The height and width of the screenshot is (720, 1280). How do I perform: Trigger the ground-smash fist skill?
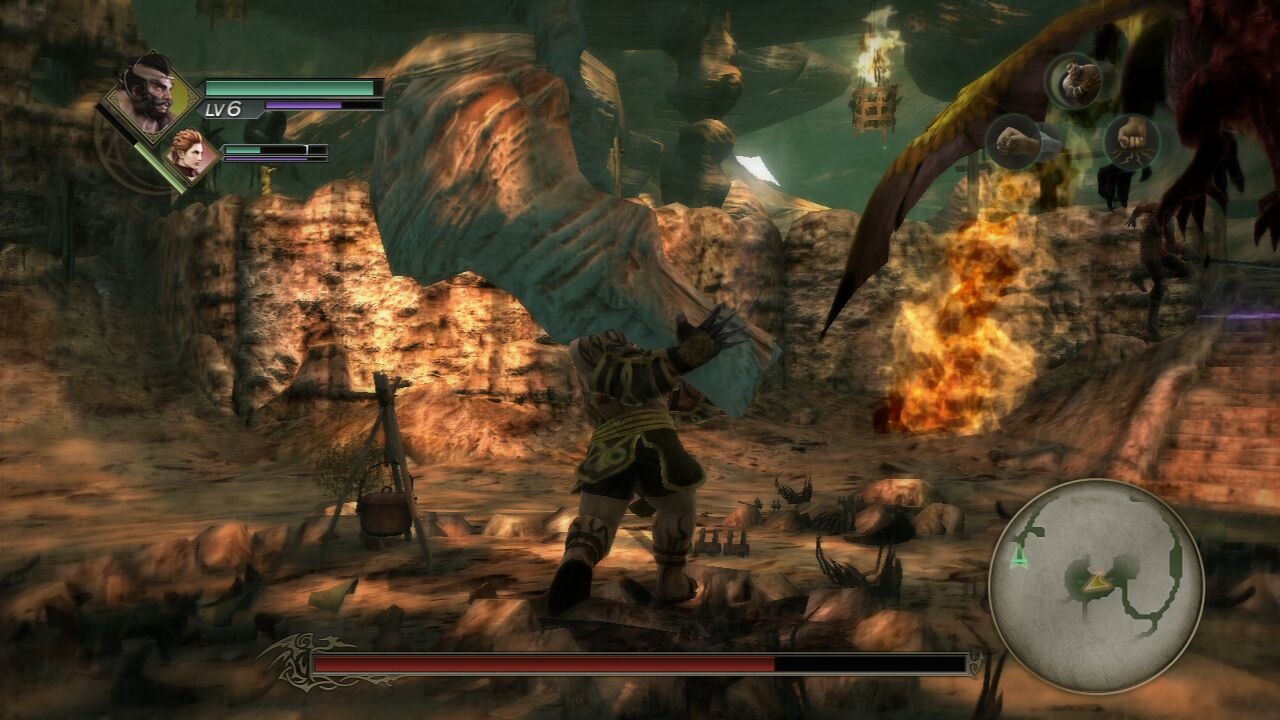click(x=1132, y=141)
